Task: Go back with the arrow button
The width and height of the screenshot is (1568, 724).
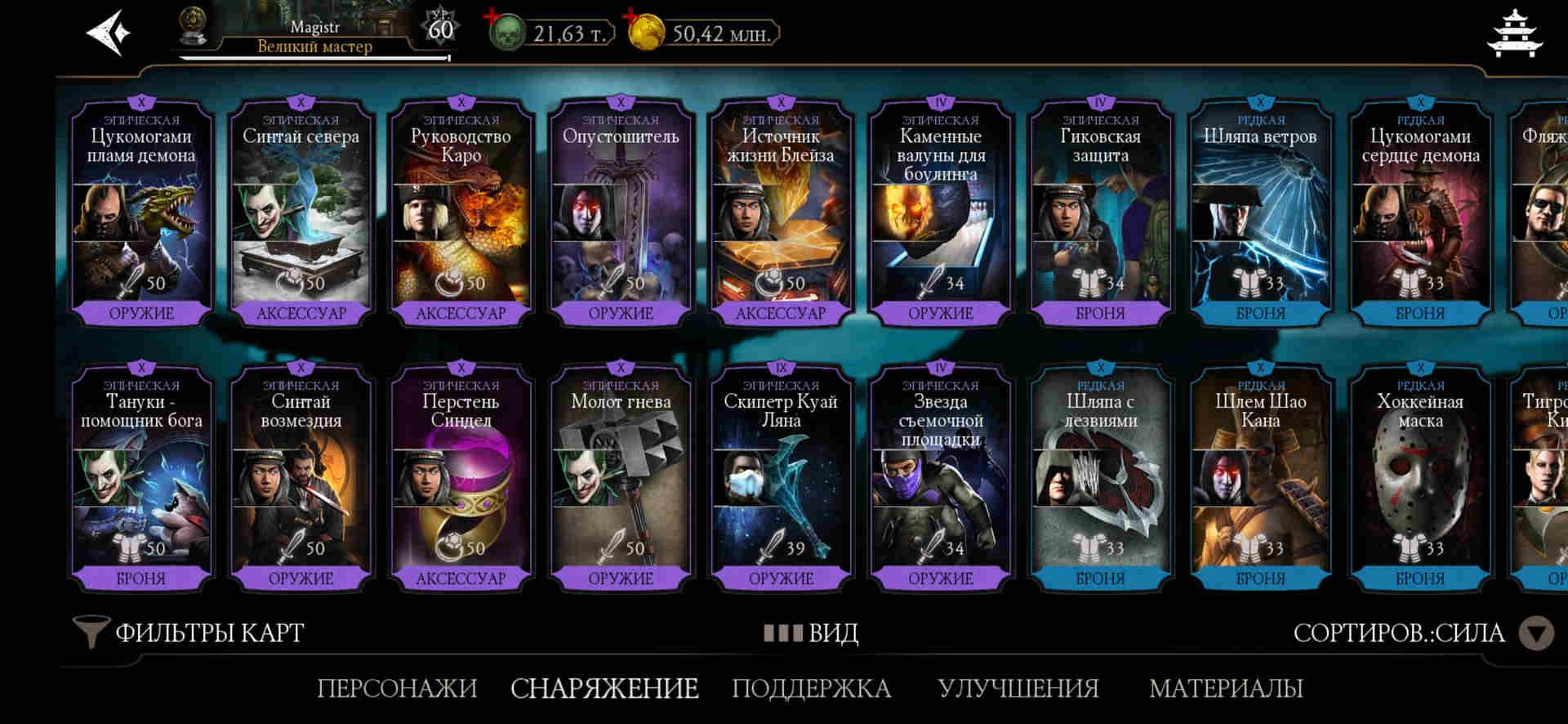Action: coord(109,33)
